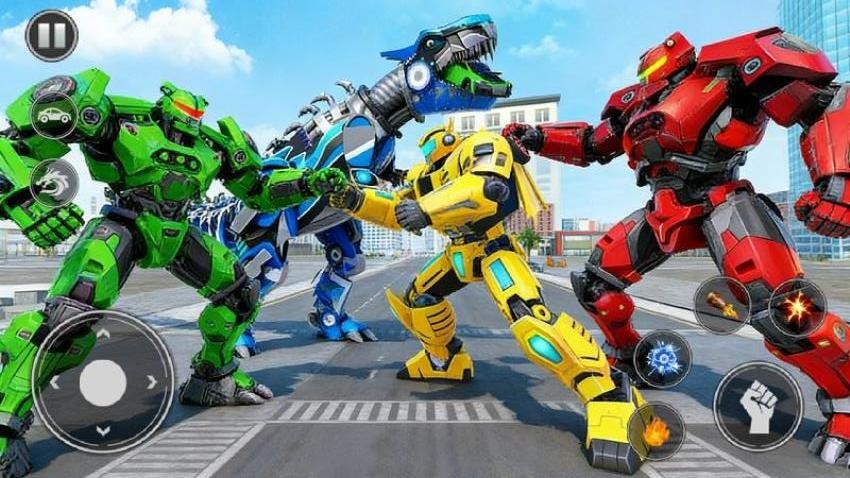This screenshot has height=478, width=850.
Task: Trigger the red explosion attack
Action: pos(797,308)
